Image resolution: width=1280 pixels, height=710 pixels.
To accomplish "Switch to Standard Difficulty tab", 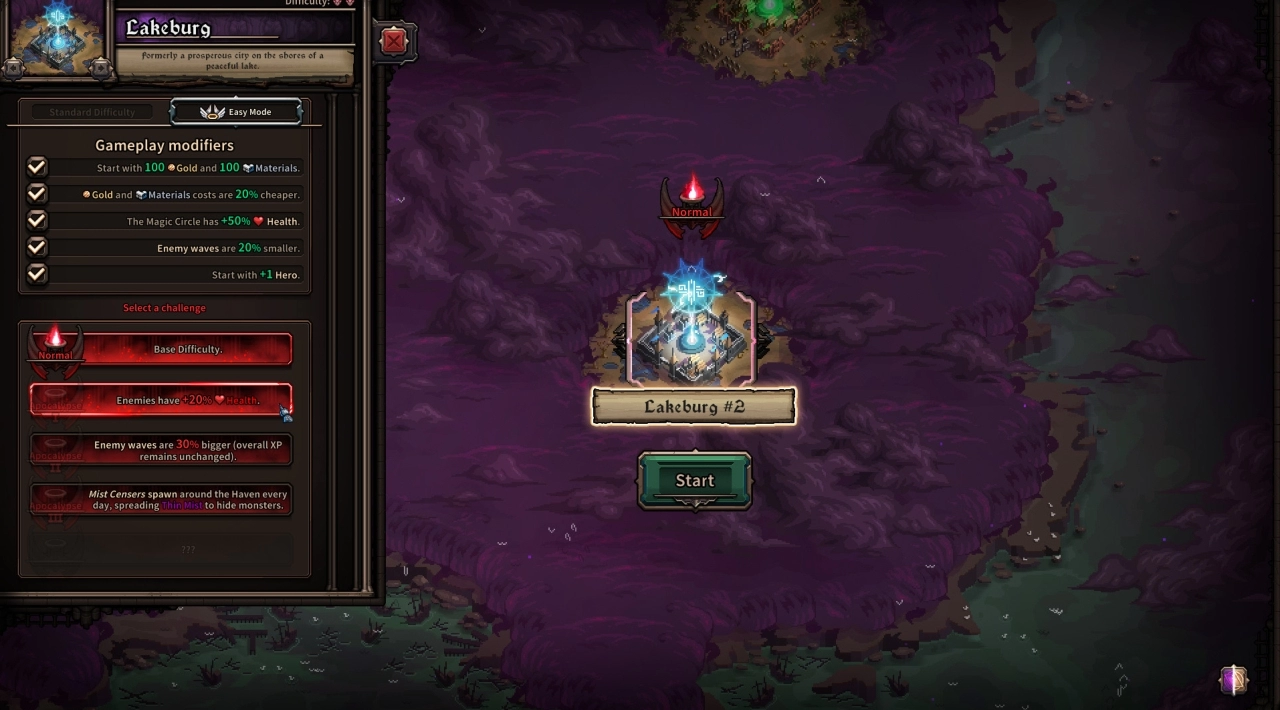I will coord(91,112).
